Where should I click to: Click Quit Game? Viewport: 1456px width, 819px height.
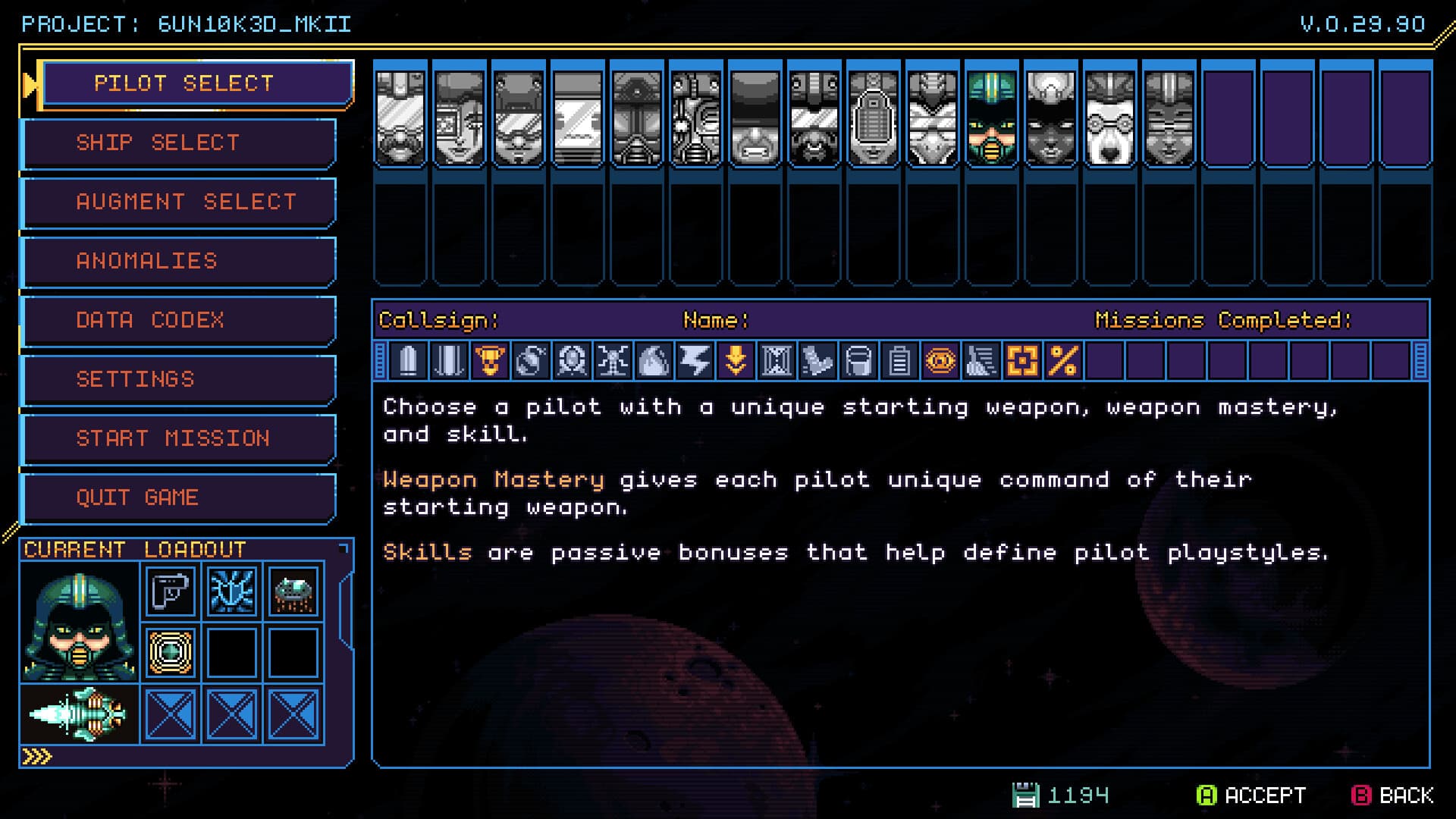(x=179, y=497)
